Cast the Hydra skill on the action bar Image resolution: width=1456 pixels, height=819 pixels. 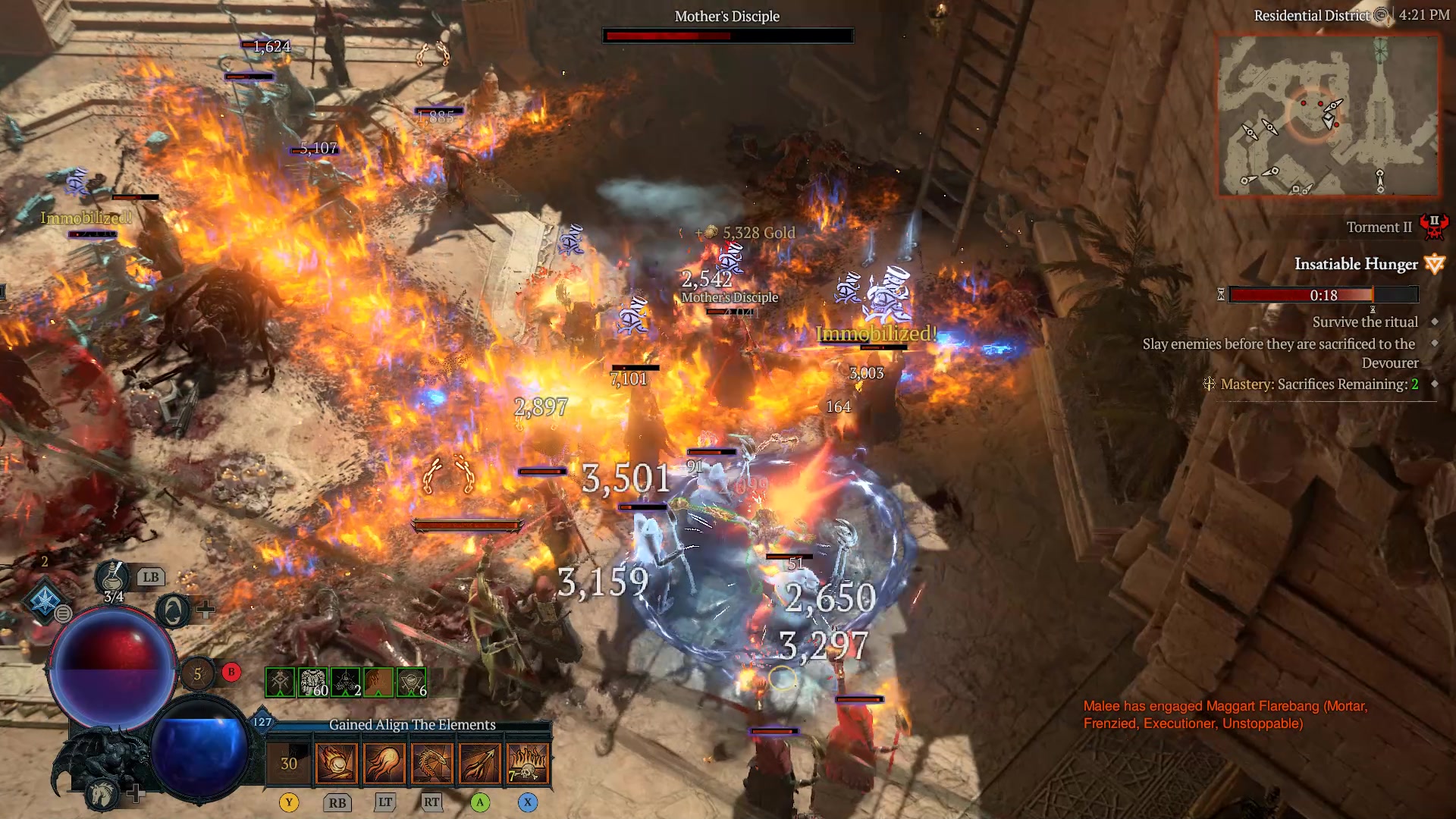[x=432, y=764]
